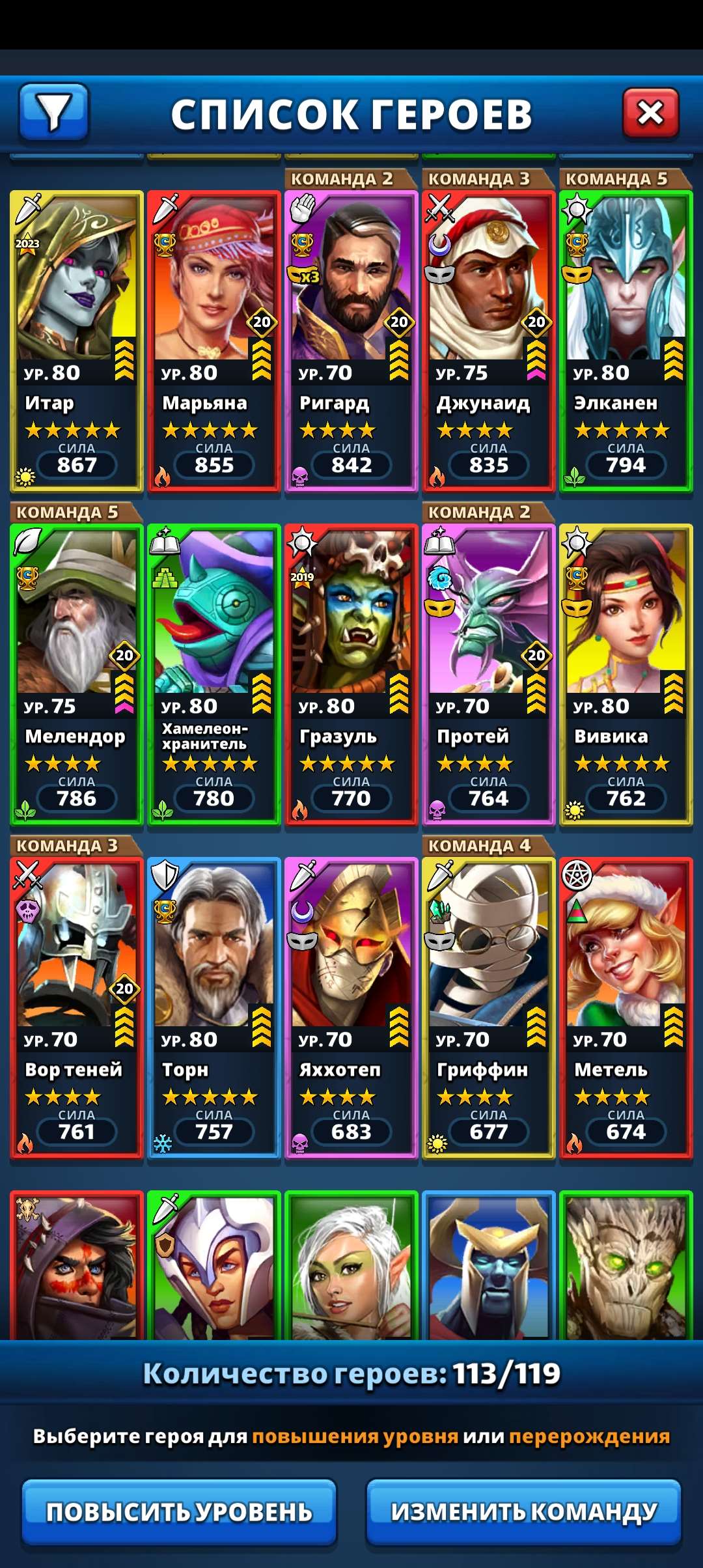Select the Итар hero card
Image resolution: width=703 pixels, height=1568 pixels.
click(x=77, y=341)
